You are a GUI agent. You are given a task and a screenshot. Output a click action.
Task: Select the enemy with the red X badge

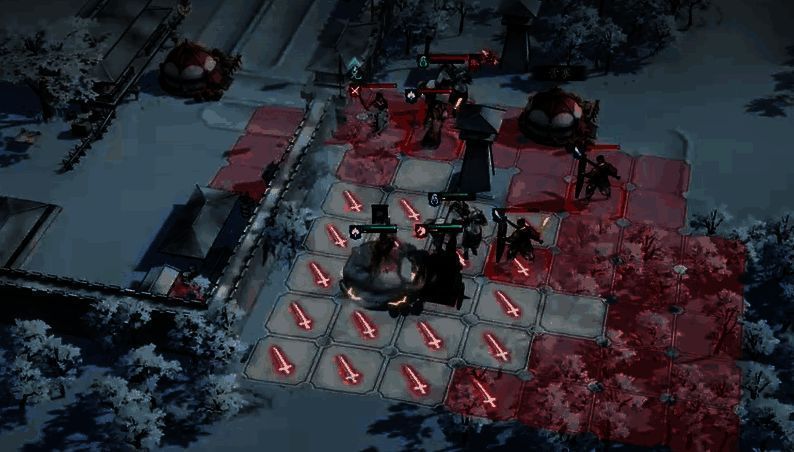coord(379,113)
